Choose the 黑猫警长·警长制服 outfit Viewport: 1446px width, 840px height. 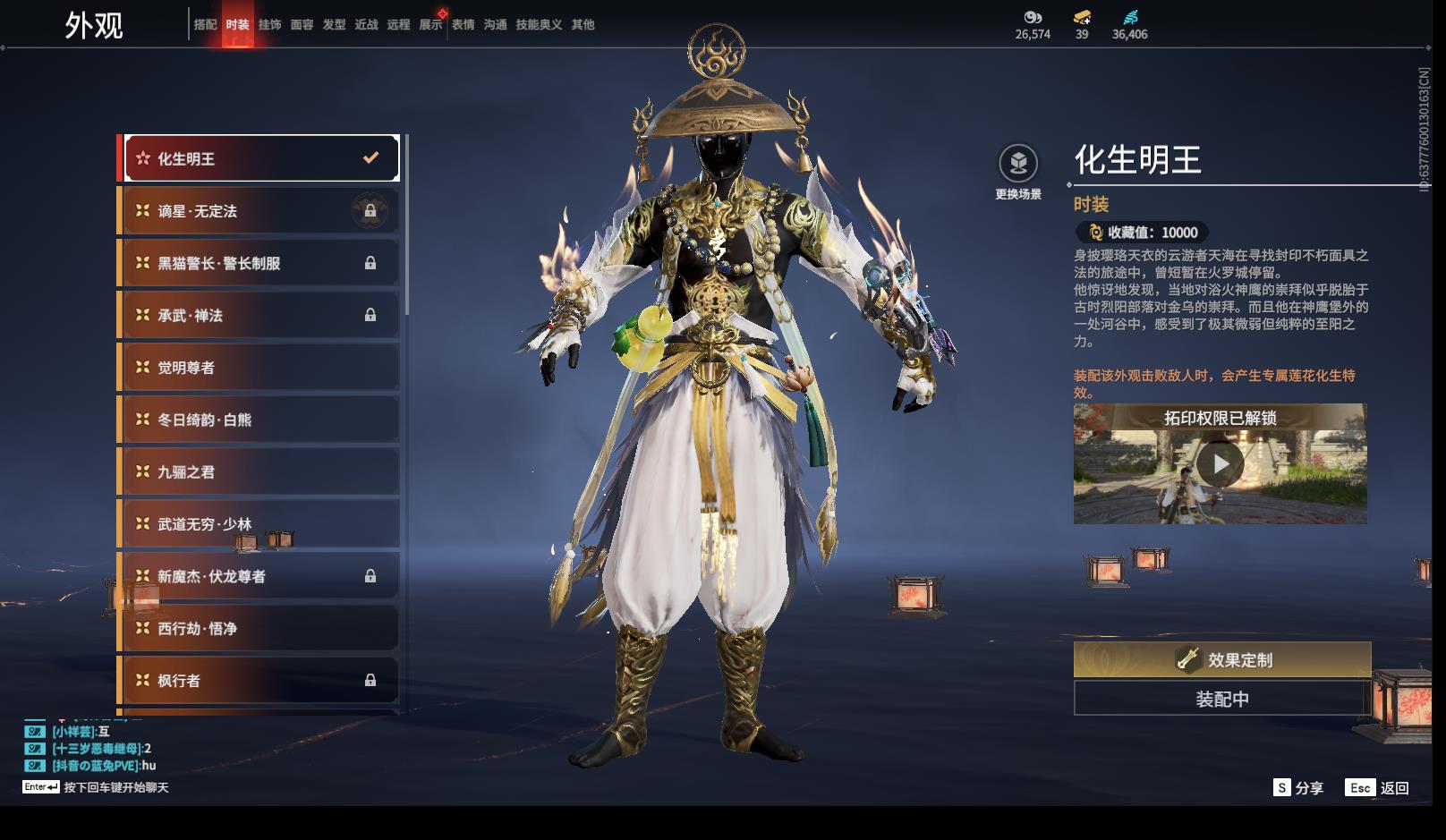pos(259,263)
